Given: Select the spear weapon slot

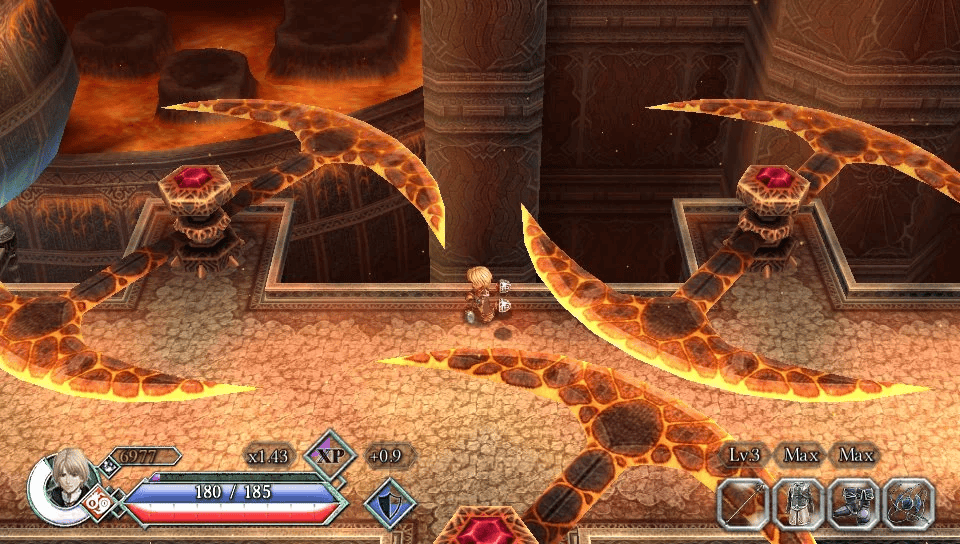Looking at the screenshot, I should 744,503.
